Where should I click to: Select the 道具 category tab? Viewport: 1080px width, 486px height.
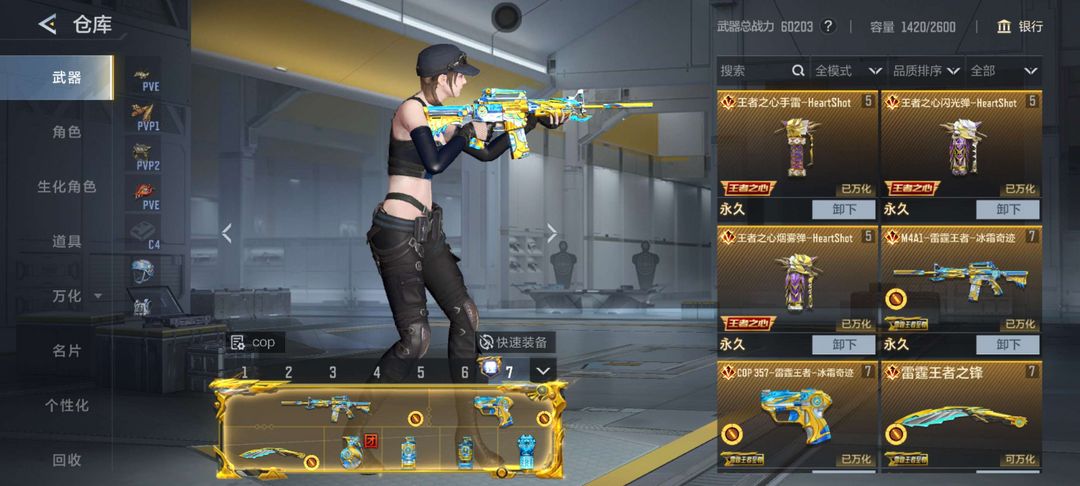click(x=66, y=241)
